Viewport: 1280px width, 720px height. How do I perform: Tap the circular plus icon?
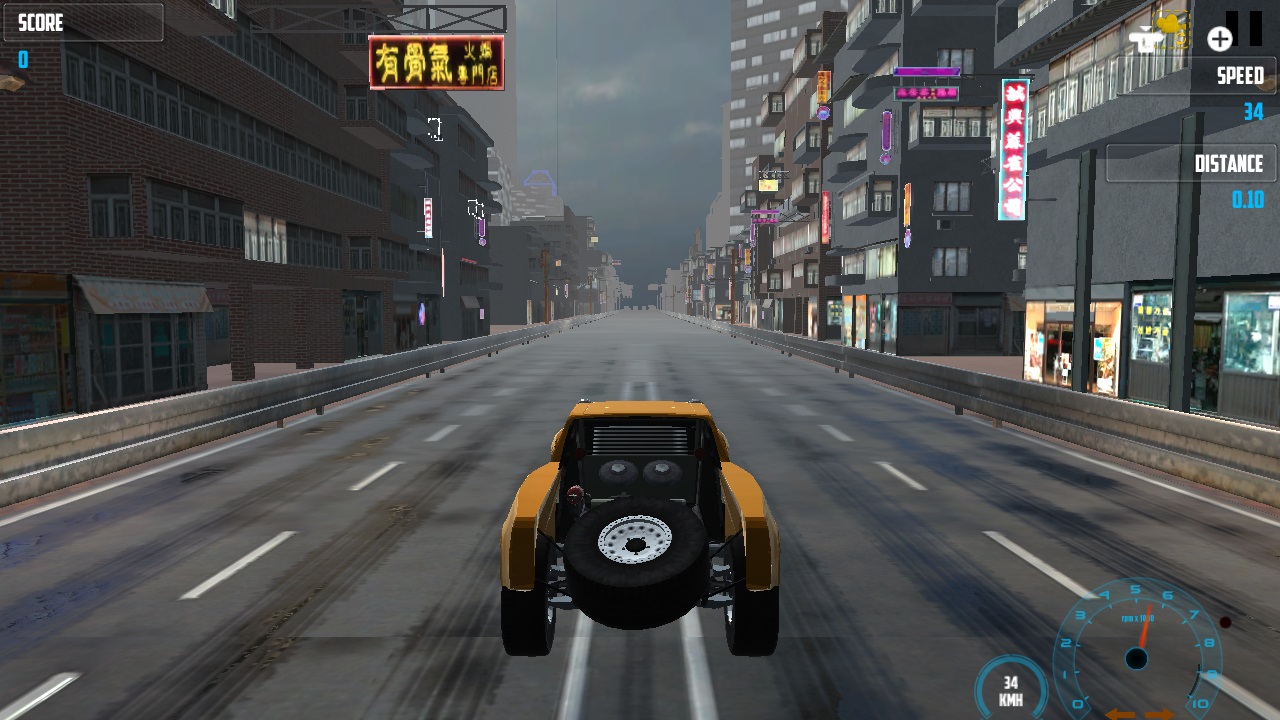pos(1220,39)
